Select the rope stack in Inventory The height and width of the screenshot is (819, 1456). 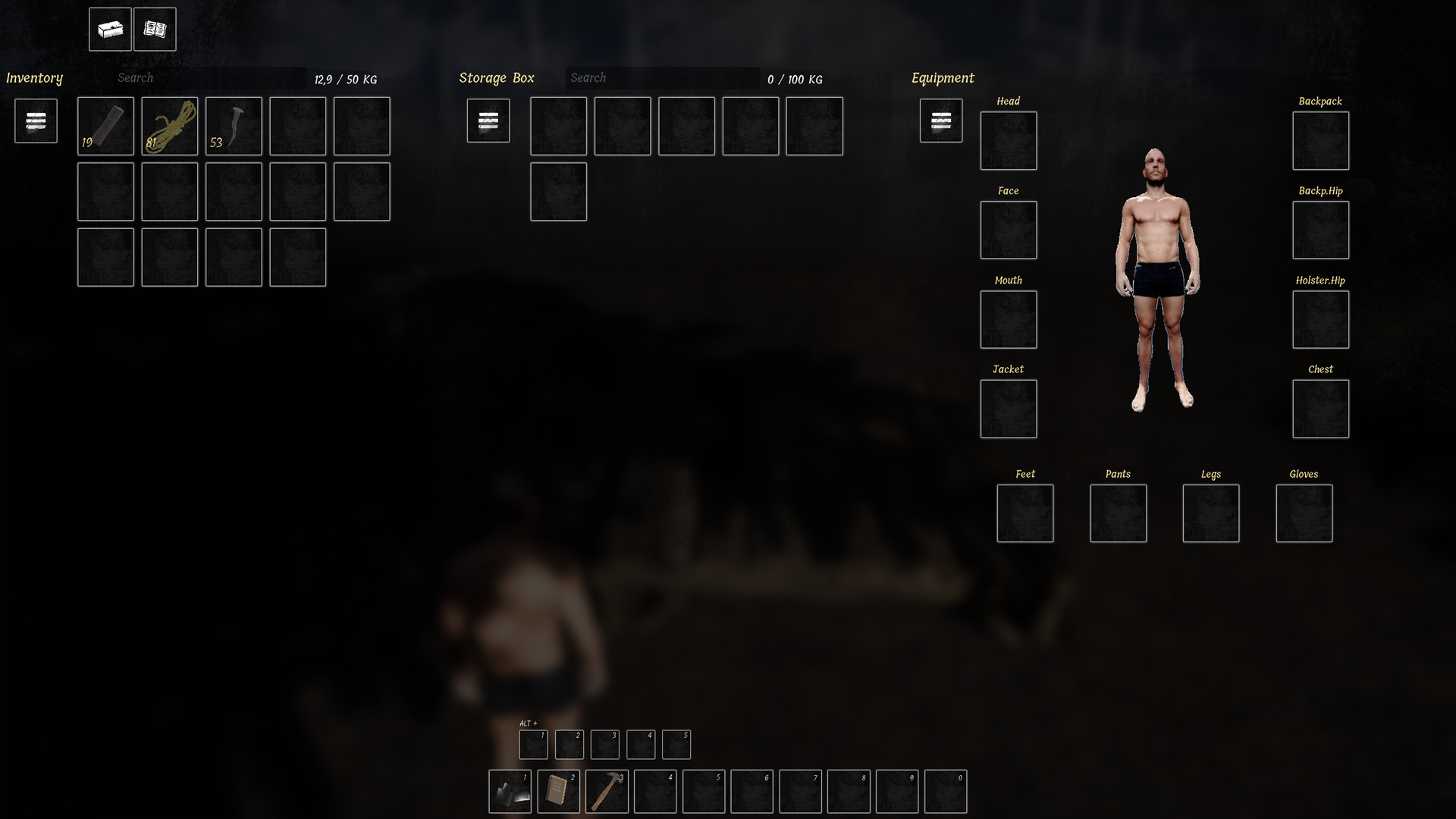coord(169,126)
